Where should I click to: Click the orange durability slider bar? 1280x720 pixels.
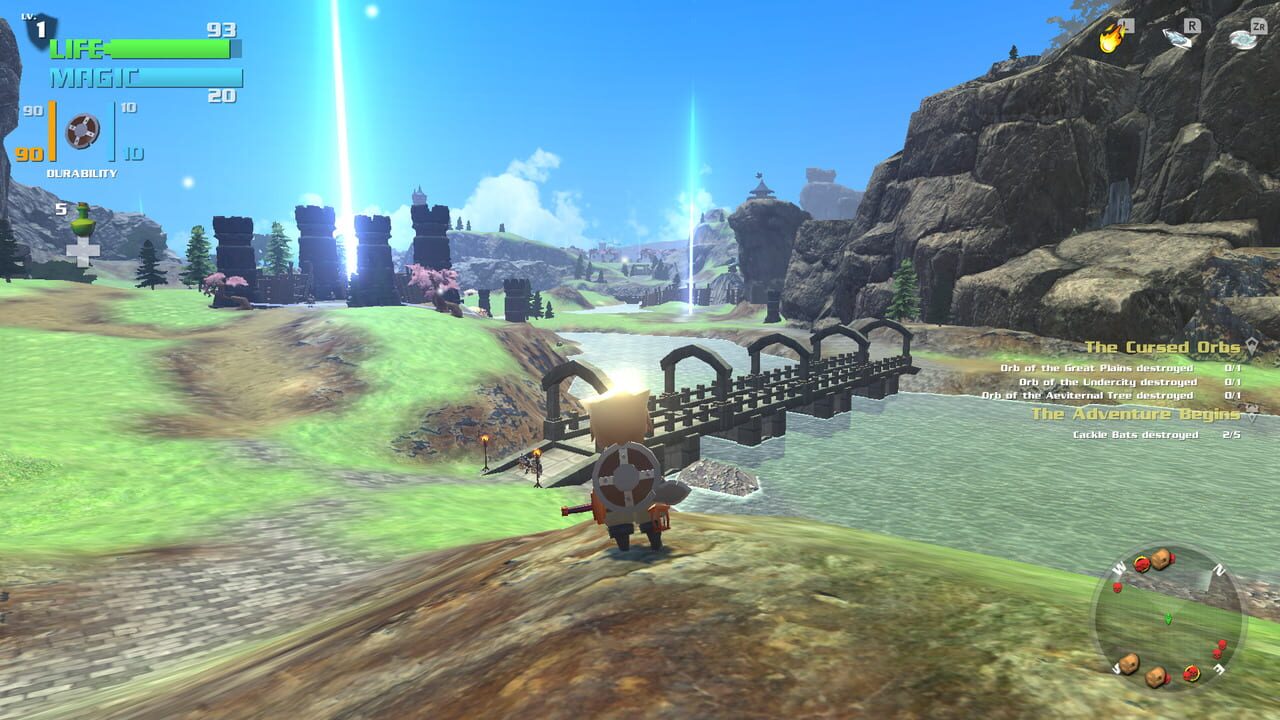(x=51, y=131)
